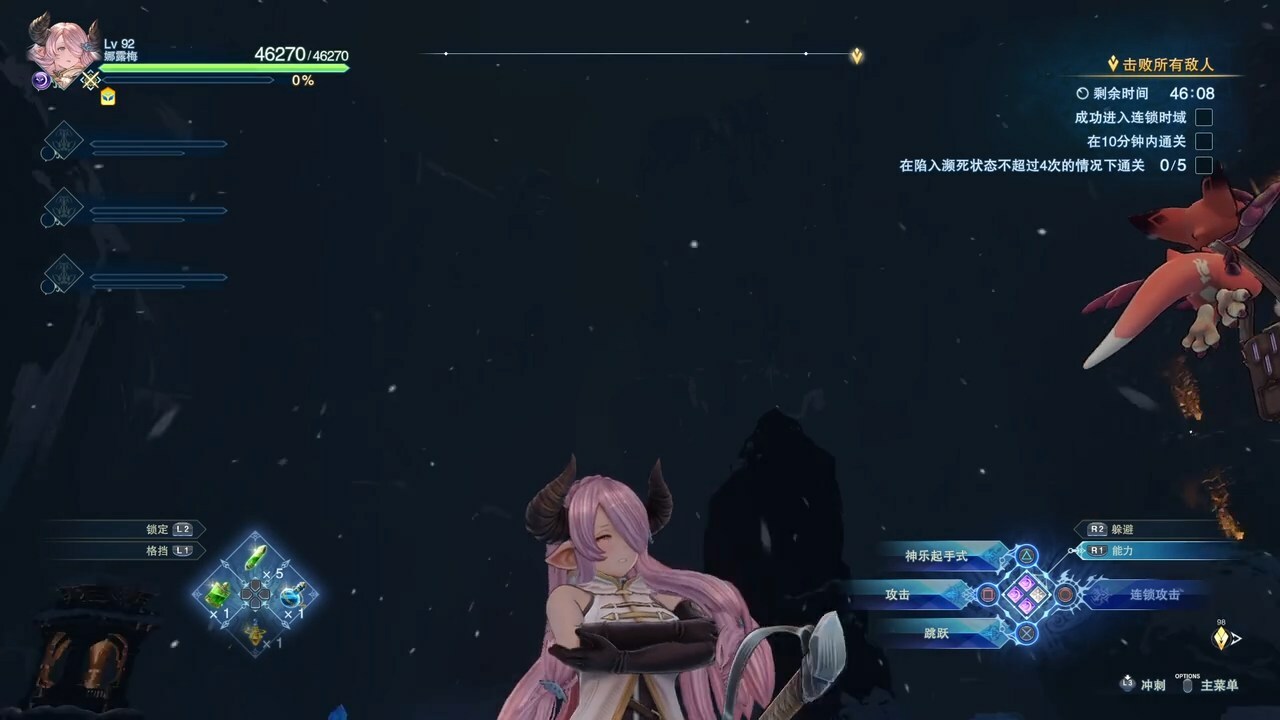
Task: Click the yellow buff status icon under health bar
Action: [x=107, y=97]
